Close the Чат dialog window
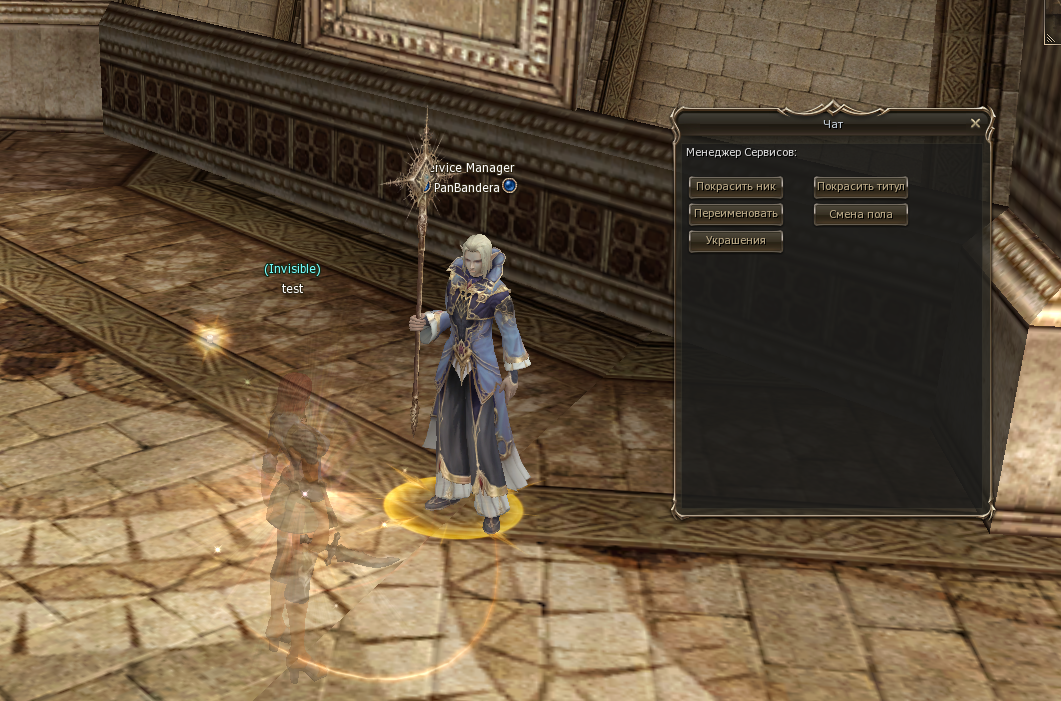This screenshot has height=701, width=1061. [x=975, y=124]
